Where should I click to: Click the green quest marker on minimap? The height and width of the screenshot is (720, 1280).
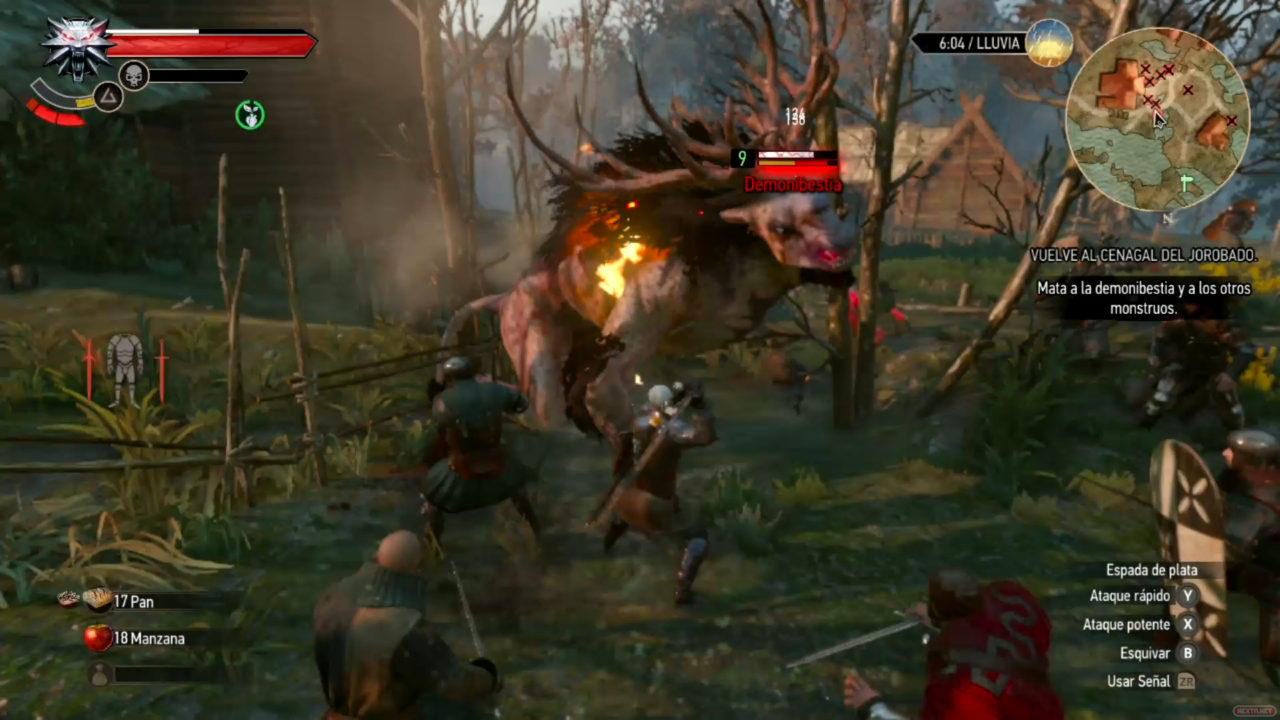(1186, 183)
